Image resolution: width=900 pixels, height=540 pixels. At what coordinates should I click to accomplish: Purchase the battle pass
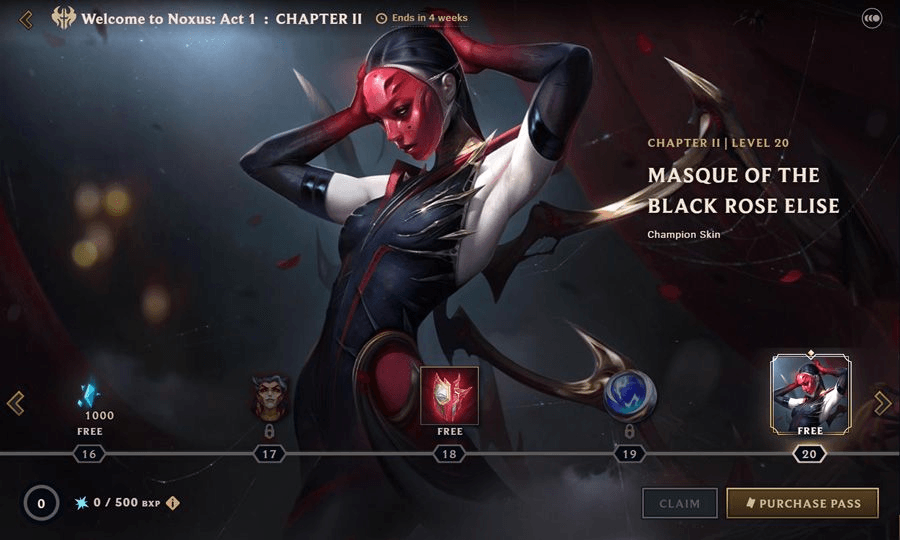pos(802,503)
